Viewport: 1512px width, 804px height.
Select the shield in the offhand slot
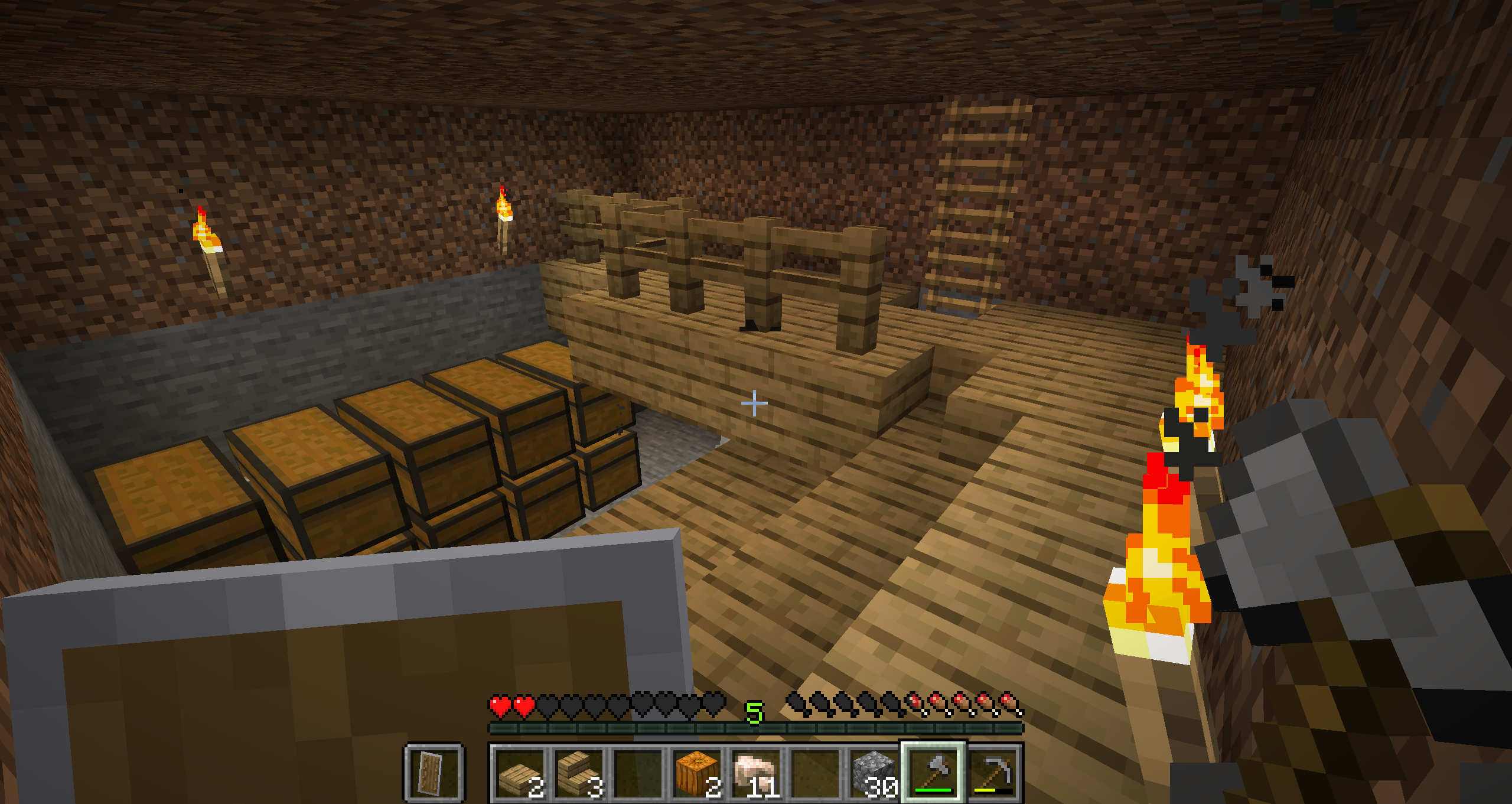point(434,773)
